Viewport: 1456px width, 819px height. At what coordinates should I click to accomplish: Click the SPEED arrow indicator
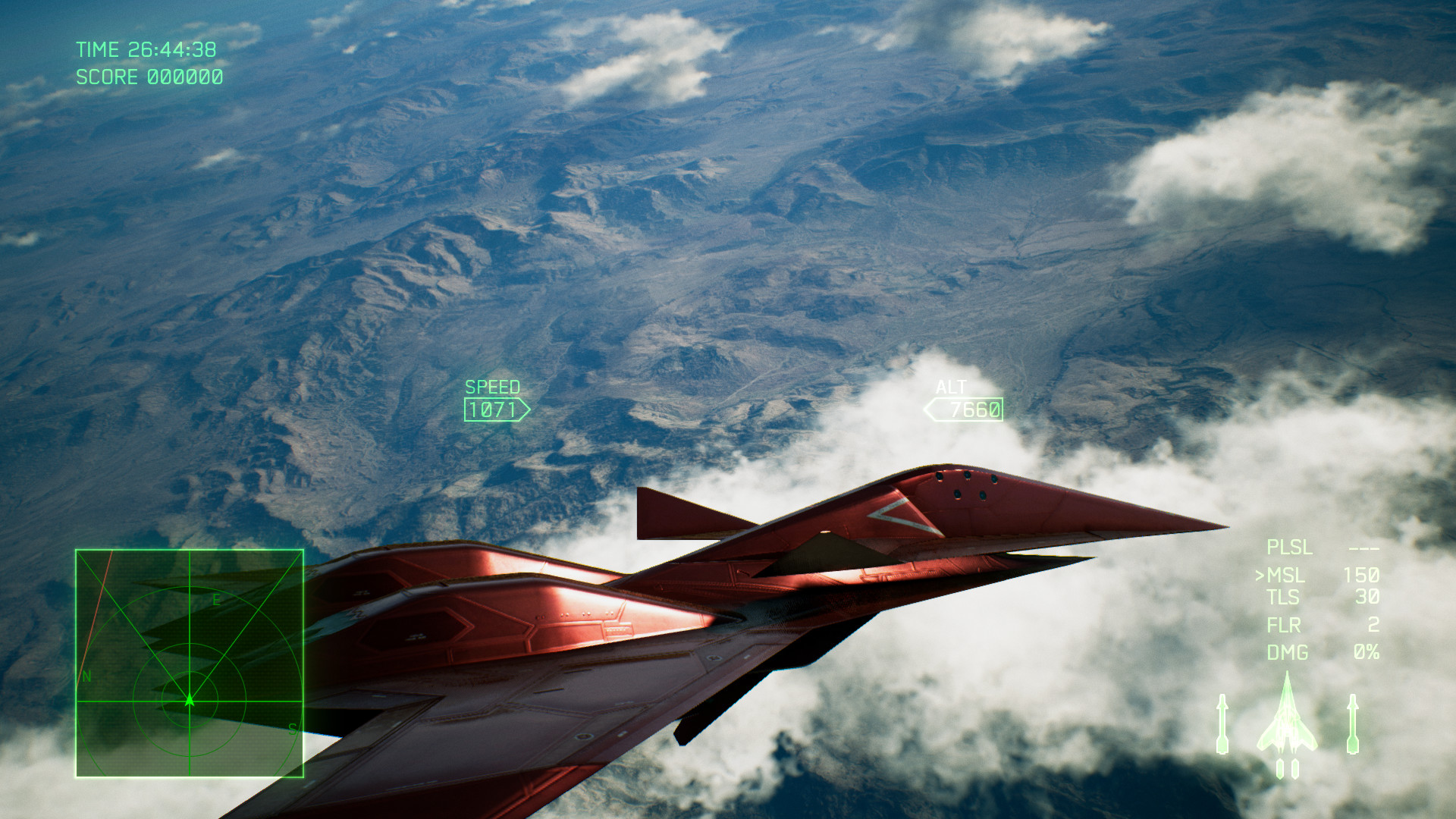click(x=526, y=410)
